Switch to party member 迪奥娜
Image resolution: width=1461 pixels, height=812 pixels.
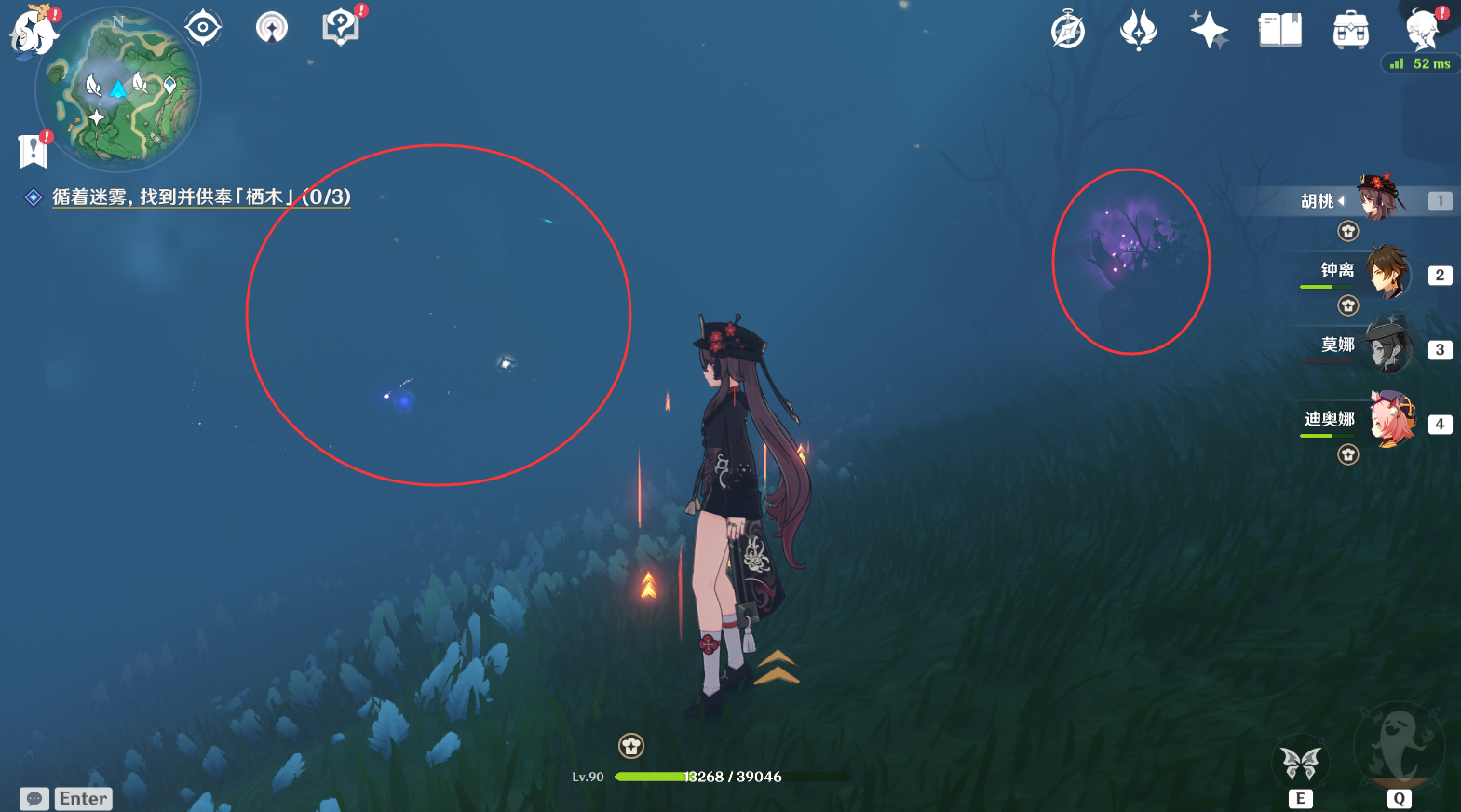click(x=1387, y=421)
